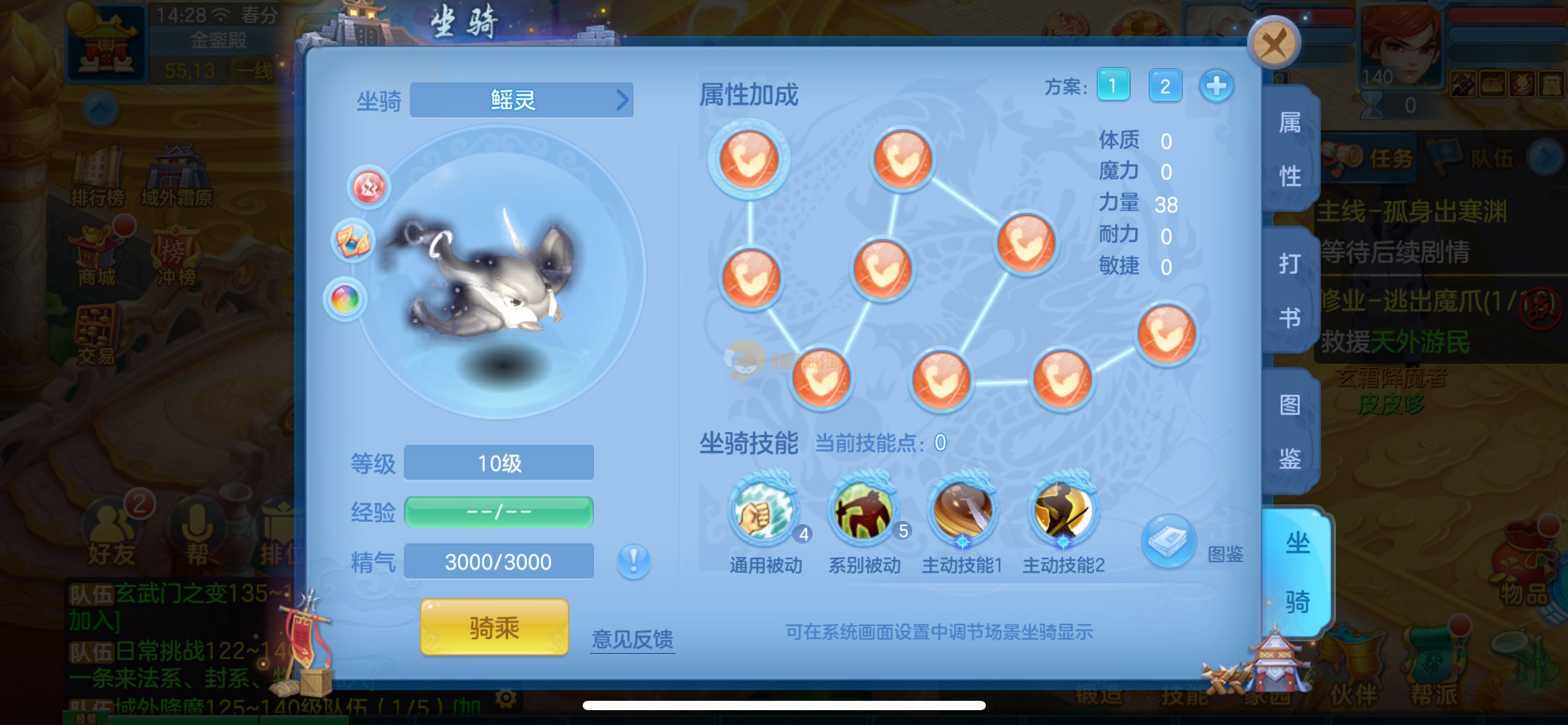Select the 坐骑 side tab
Viewport: 1568px width, 725px height.
point(1297,571)
